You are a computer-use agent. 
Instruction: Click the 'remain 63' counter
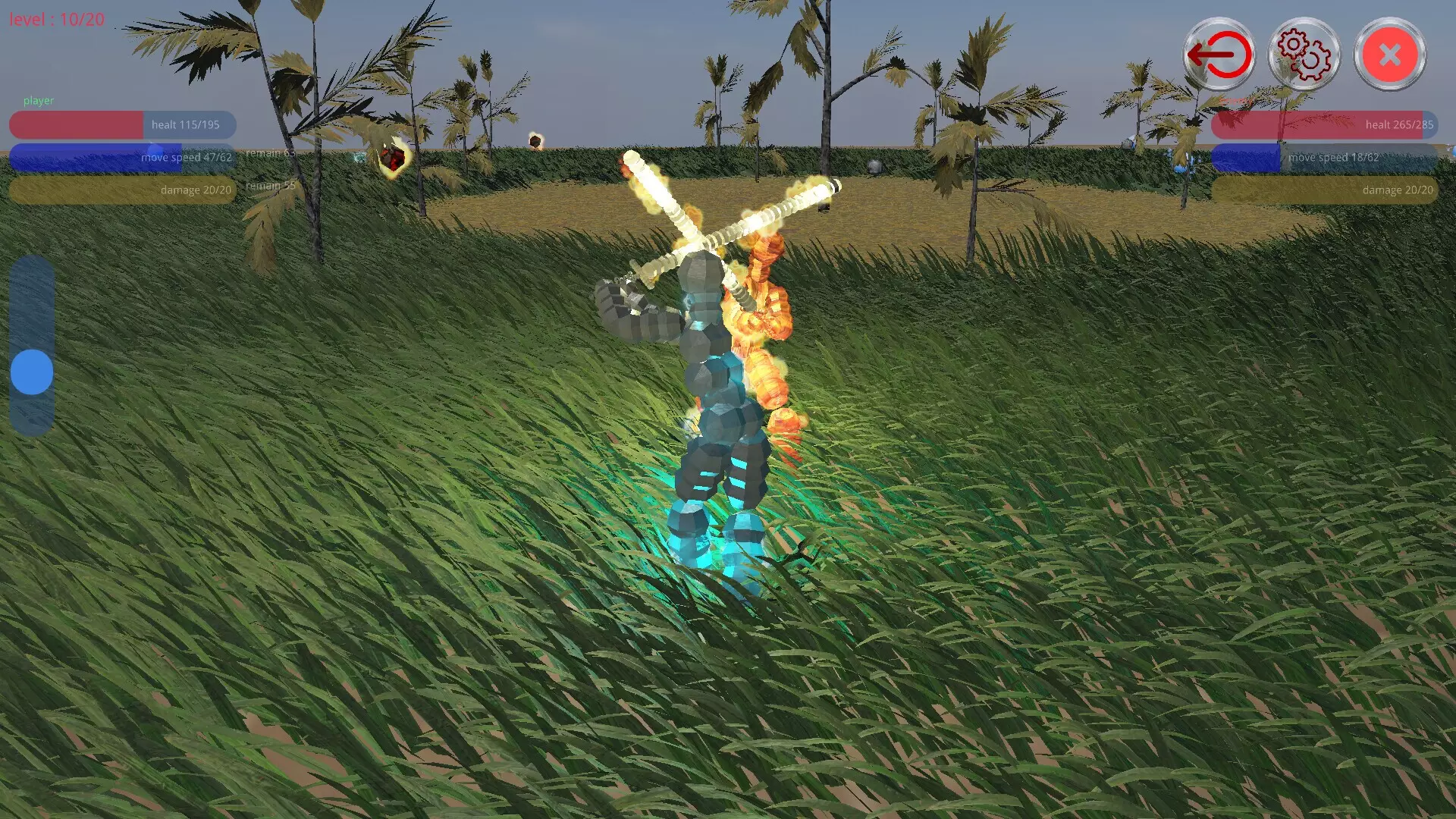pyautogui.click(x=269, y=152)
